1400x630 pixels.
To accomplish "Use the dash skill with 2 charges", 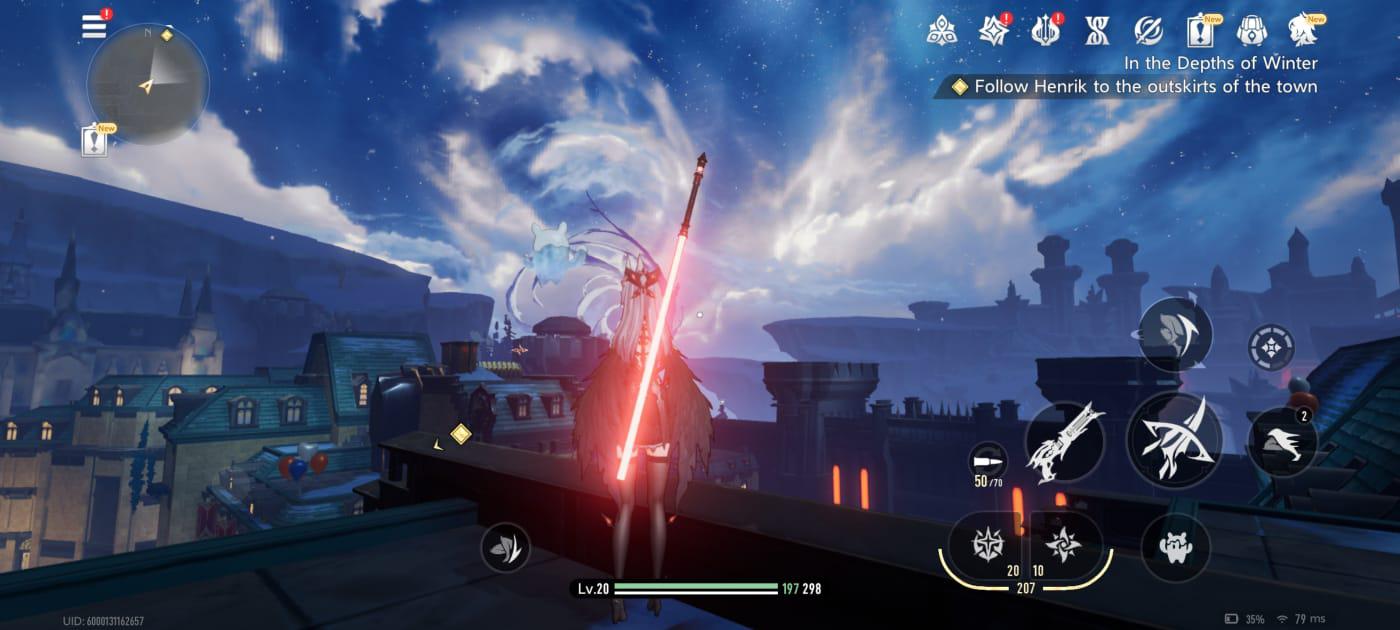I will [1282, 442].
